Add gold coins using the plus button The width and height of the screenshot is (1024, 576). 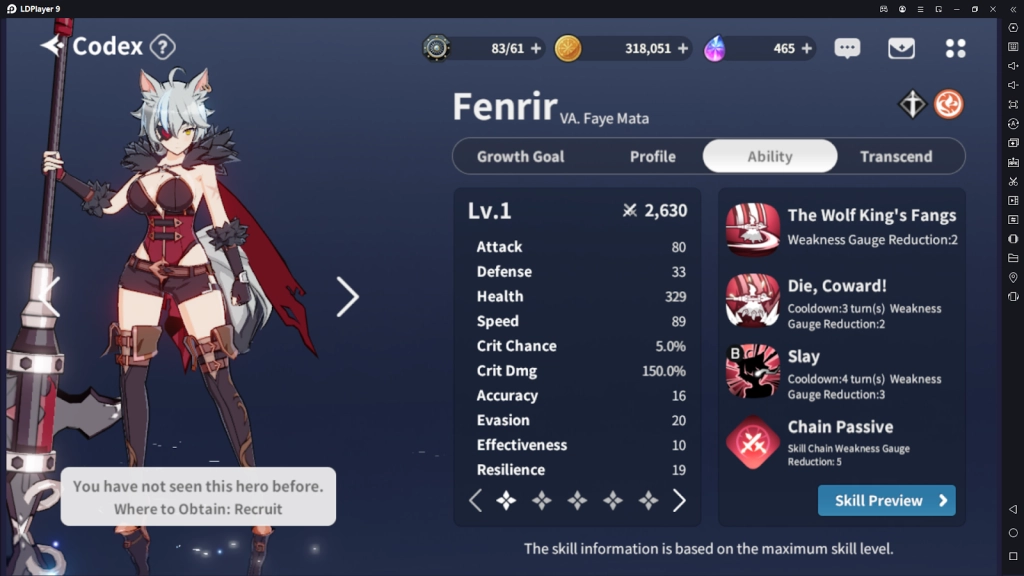coord(683,48)
